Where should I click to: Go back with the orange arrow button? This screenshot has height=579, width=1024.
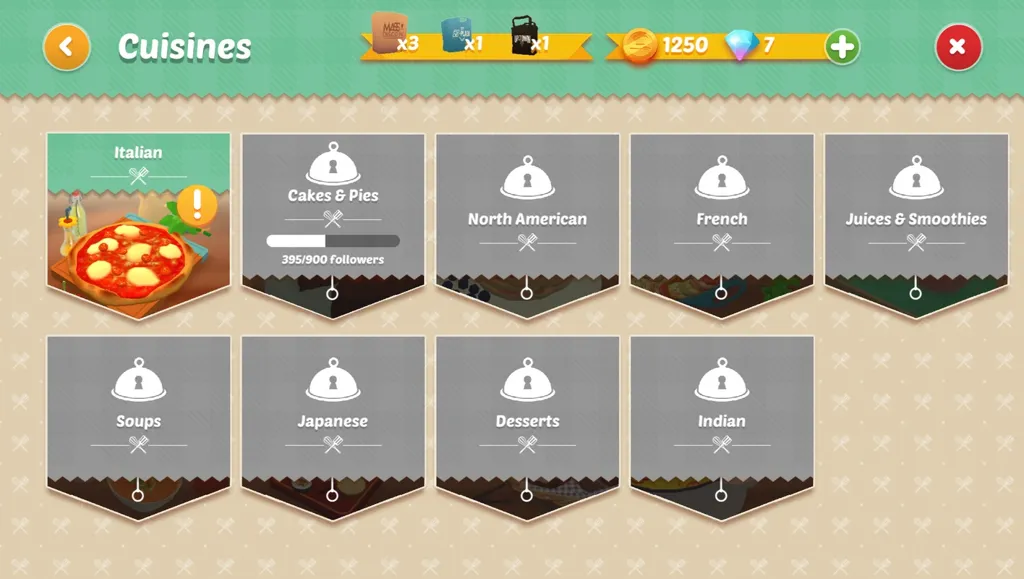(67, 46)
